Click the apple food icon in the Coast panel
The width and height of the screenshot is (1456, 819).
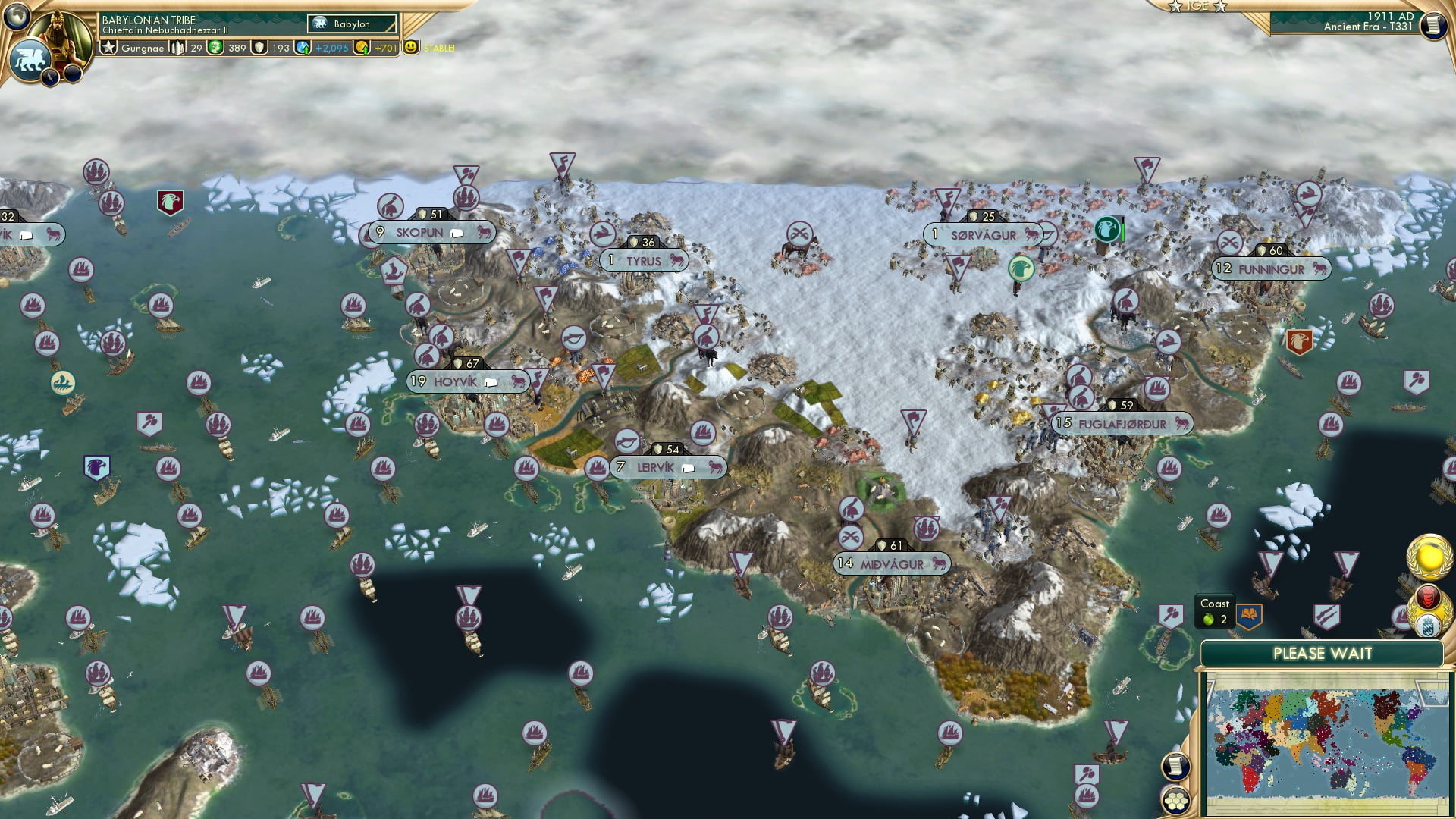point(1207,619)
